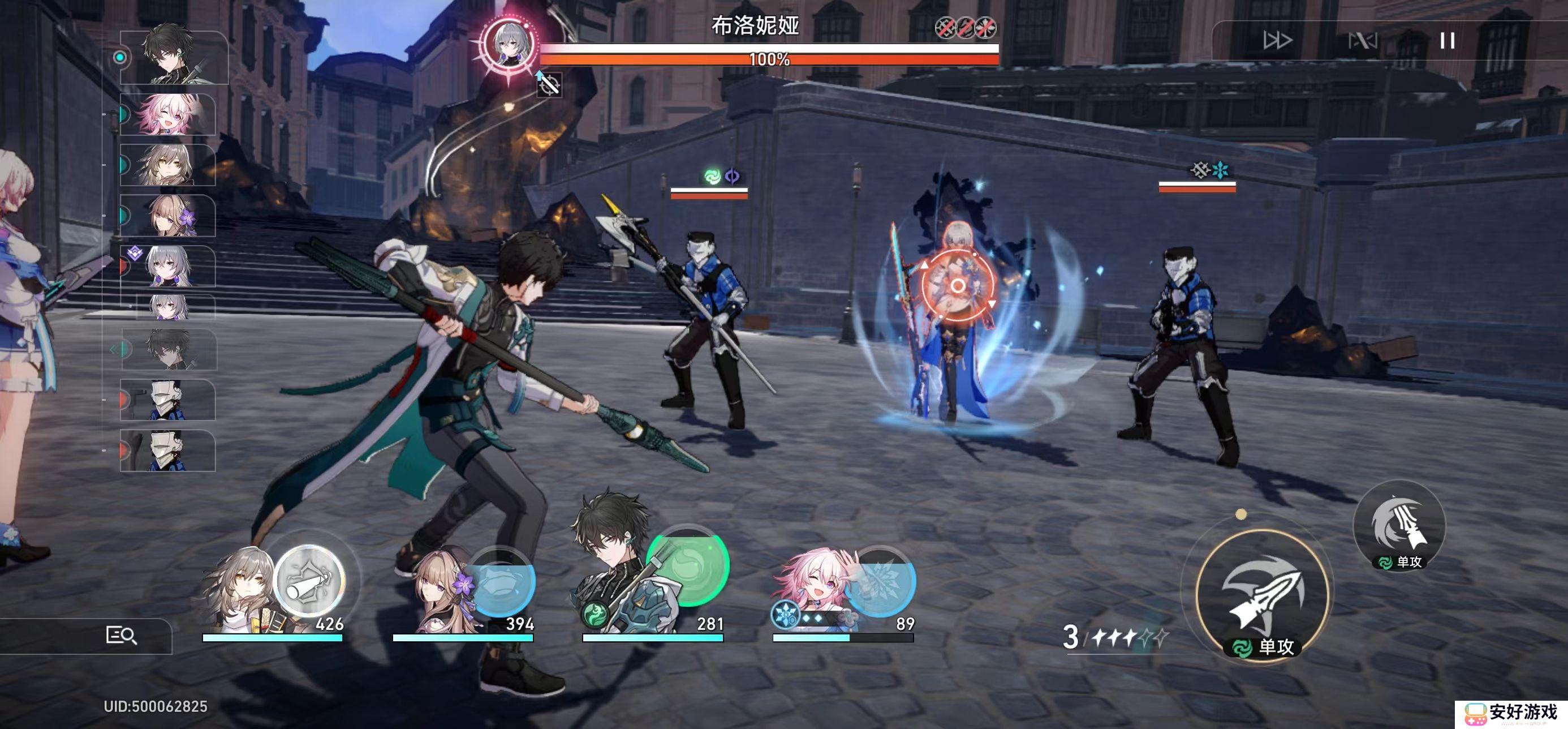Select March 7th's portrait in turn order

point(169,114)
